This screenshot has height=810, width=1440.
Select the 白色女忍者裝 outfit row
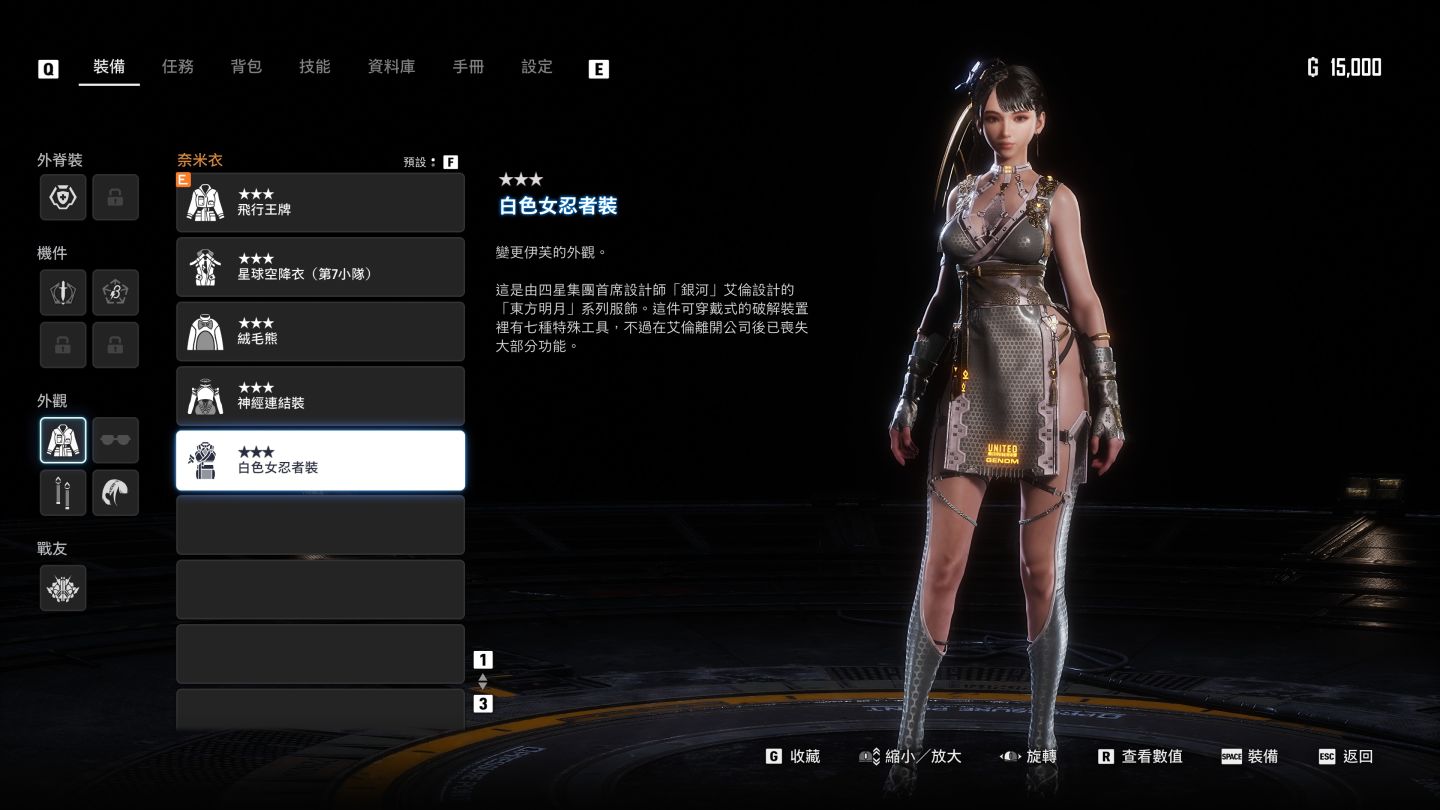point(320,460)
